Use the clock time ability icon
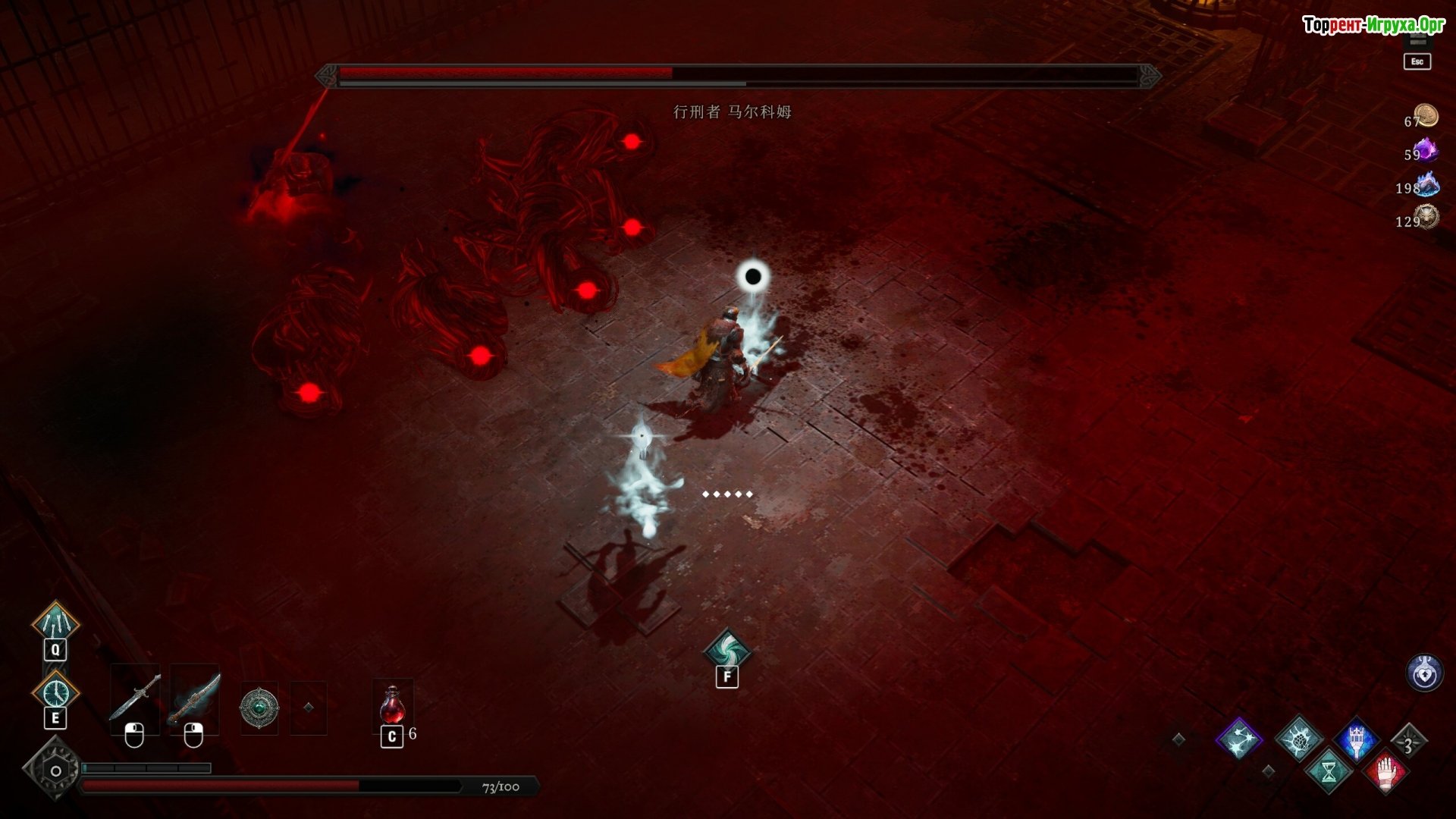 coord(55,692)
